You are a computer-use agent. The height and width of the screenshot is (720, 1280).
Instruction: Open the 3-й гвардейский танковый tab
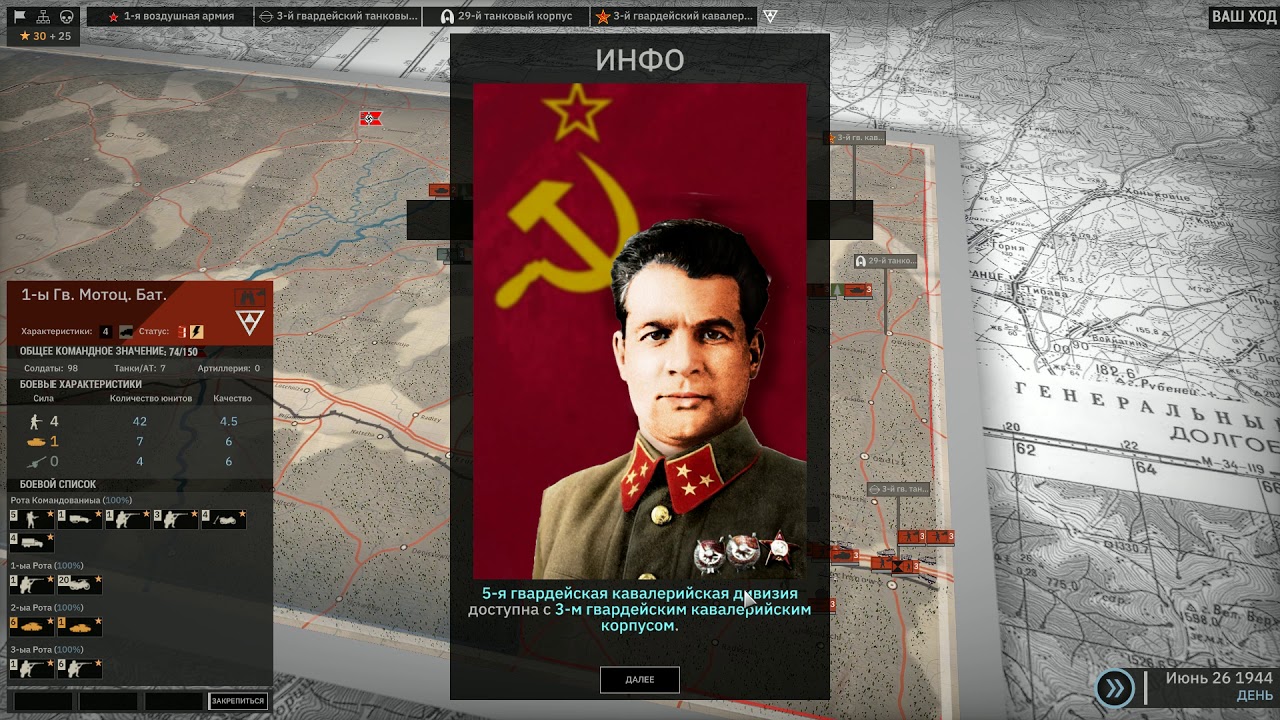click(x=338, y=16)
